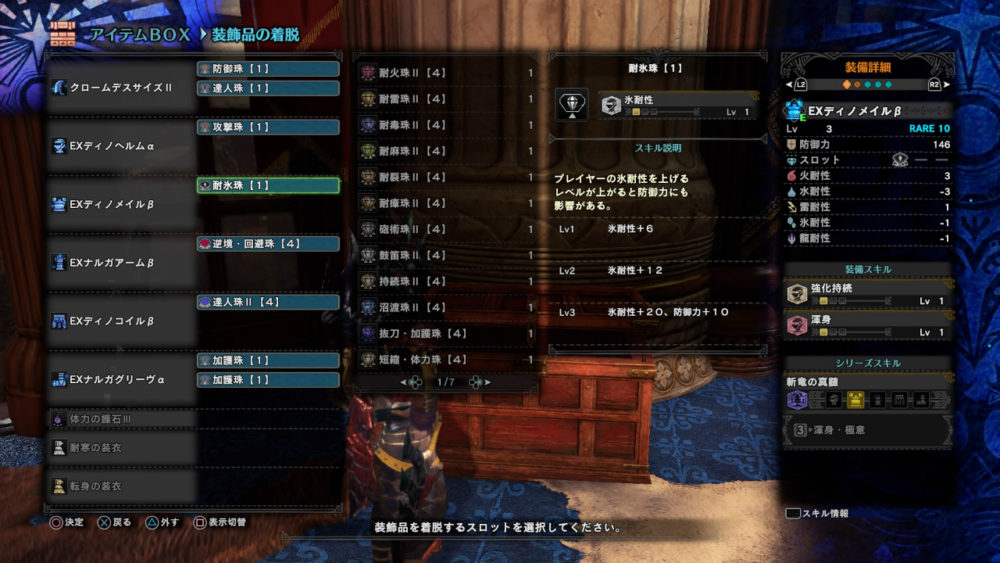Select 抜刀・加護珠【4】 in the list
Screen dimensions: 1000x563
(x=447, y=333)
